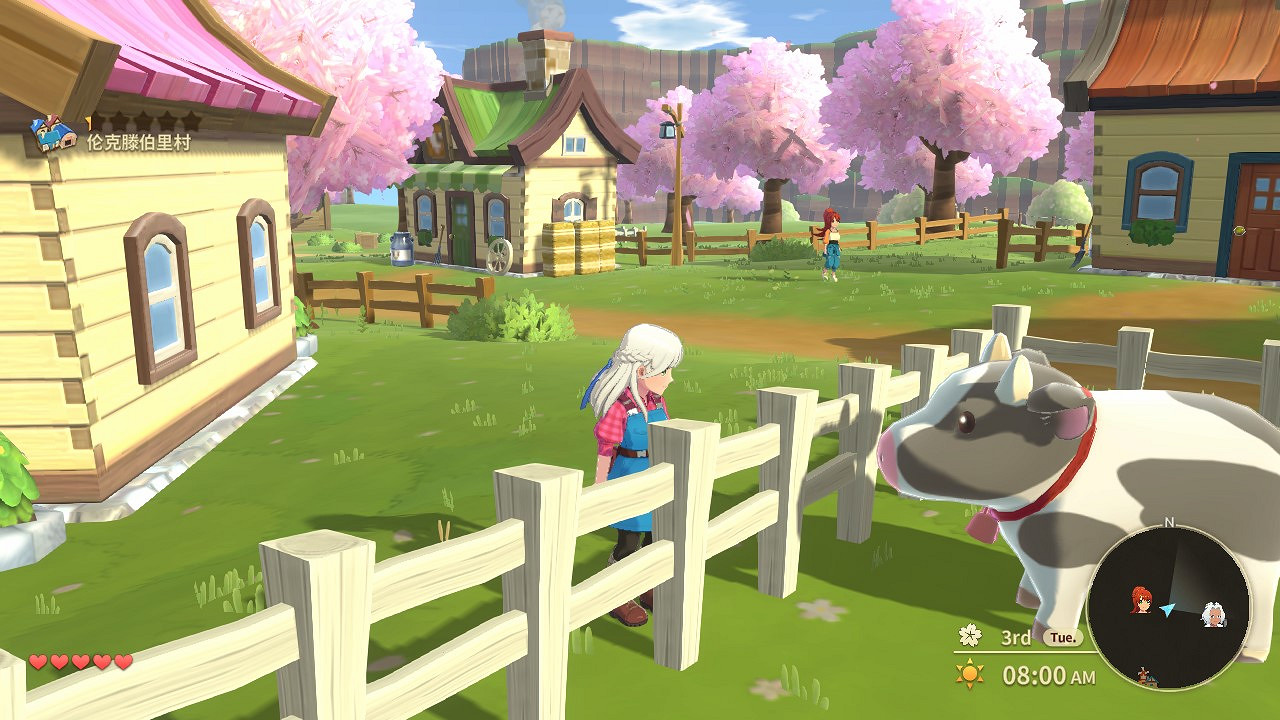Click the white-haired portrait on the minimap

coord(1214,617)
